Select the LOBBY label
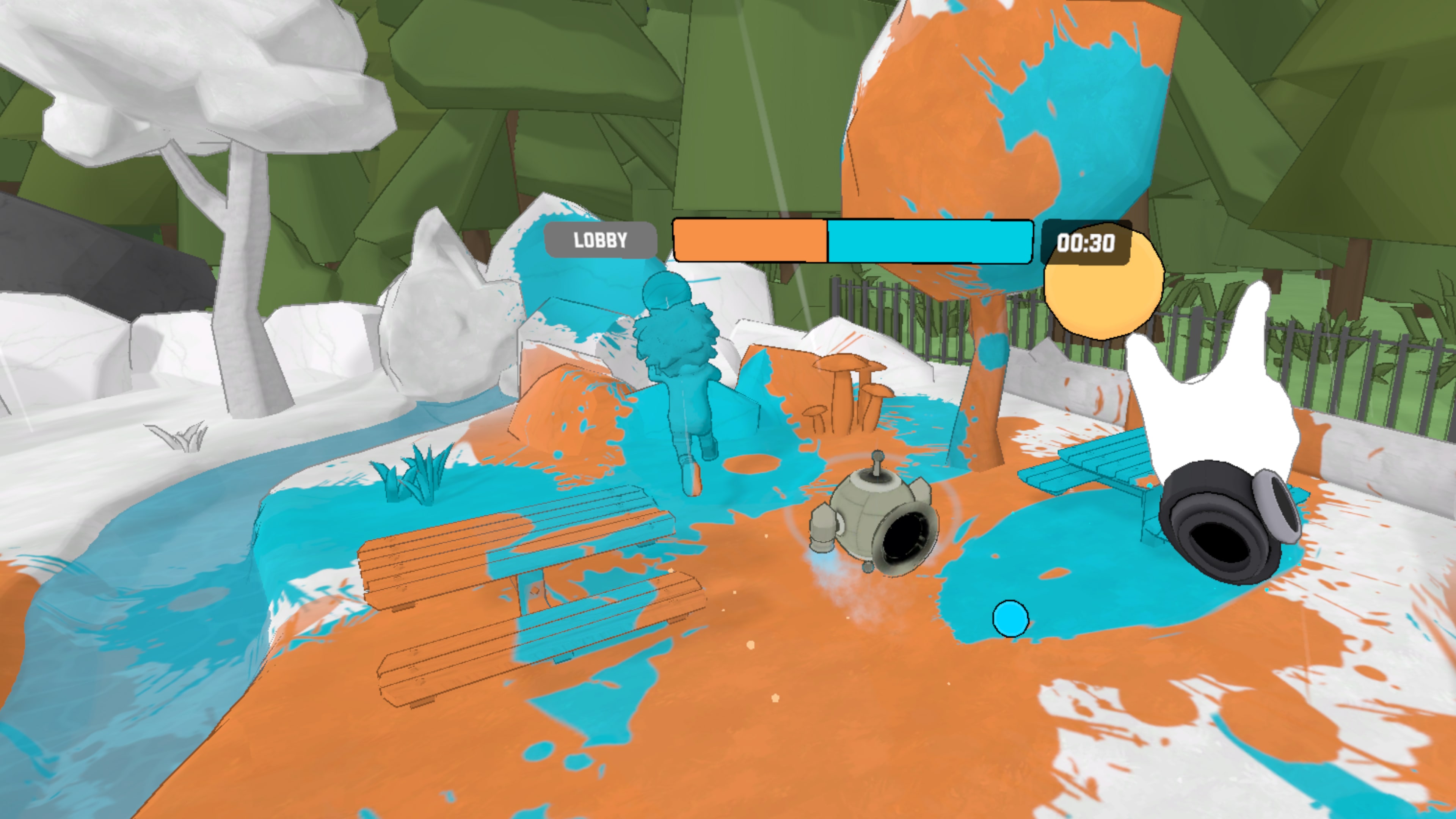The height and width of the screenshot is (819, 1456). tap(600, 240)
